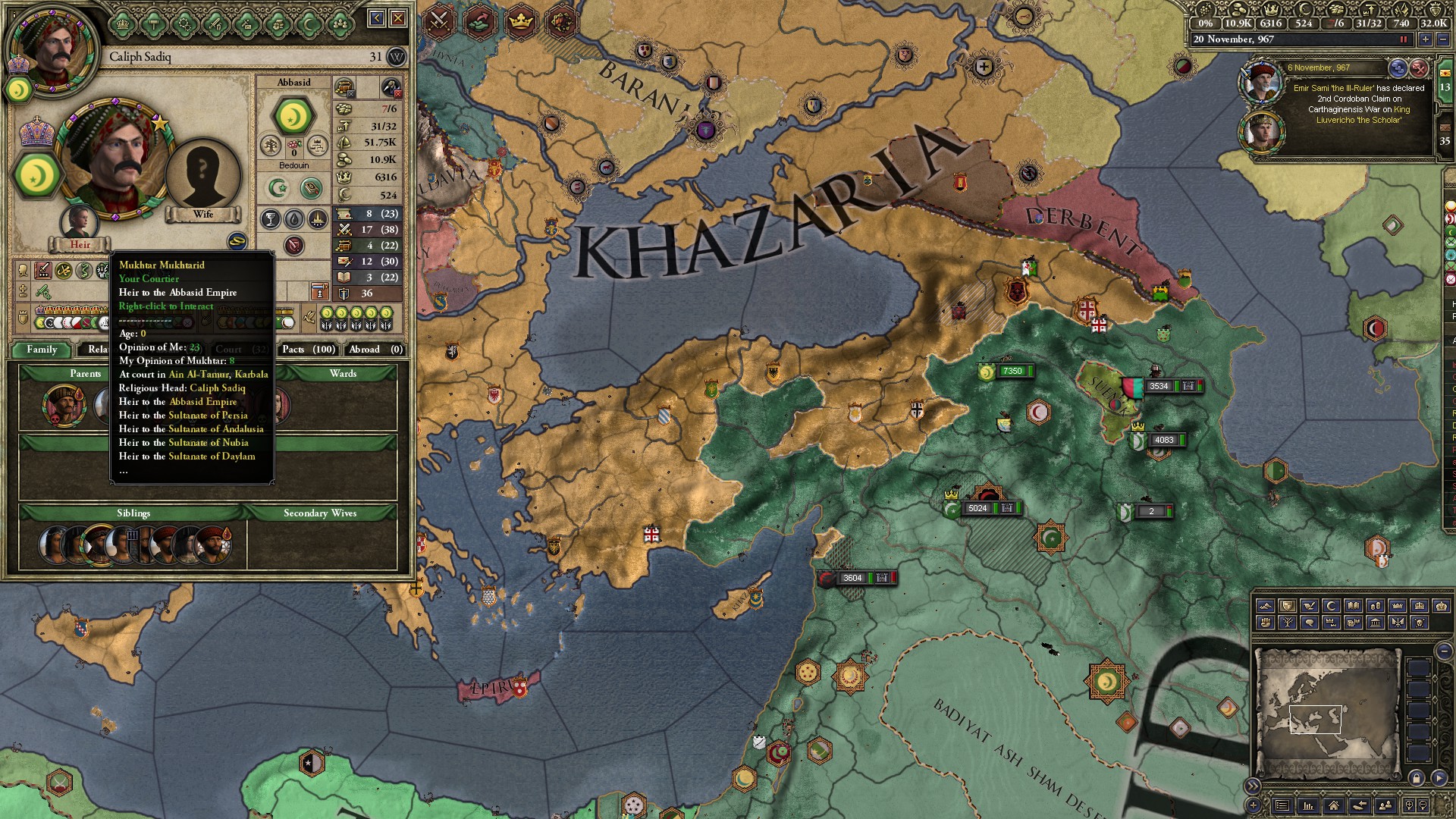Screen dimensions: 1456x819
Task: Click the intrigue skull map mode icon
Action: tap(1418, 623)
